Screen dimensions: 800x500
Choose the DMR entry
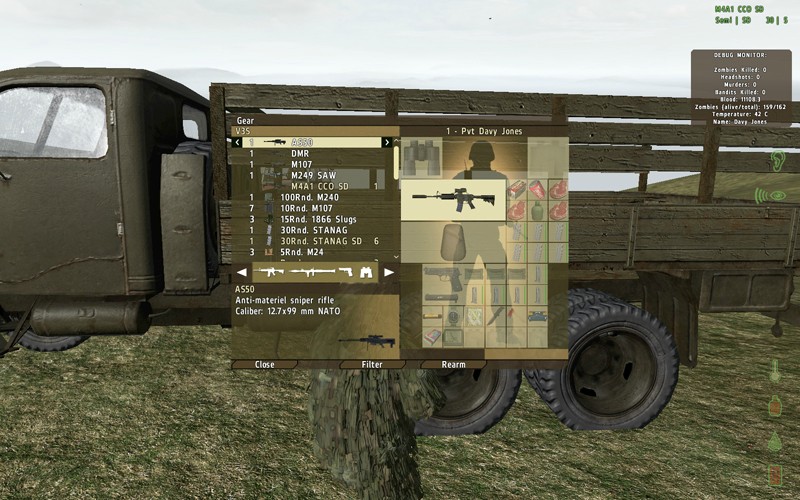[300, 154]
